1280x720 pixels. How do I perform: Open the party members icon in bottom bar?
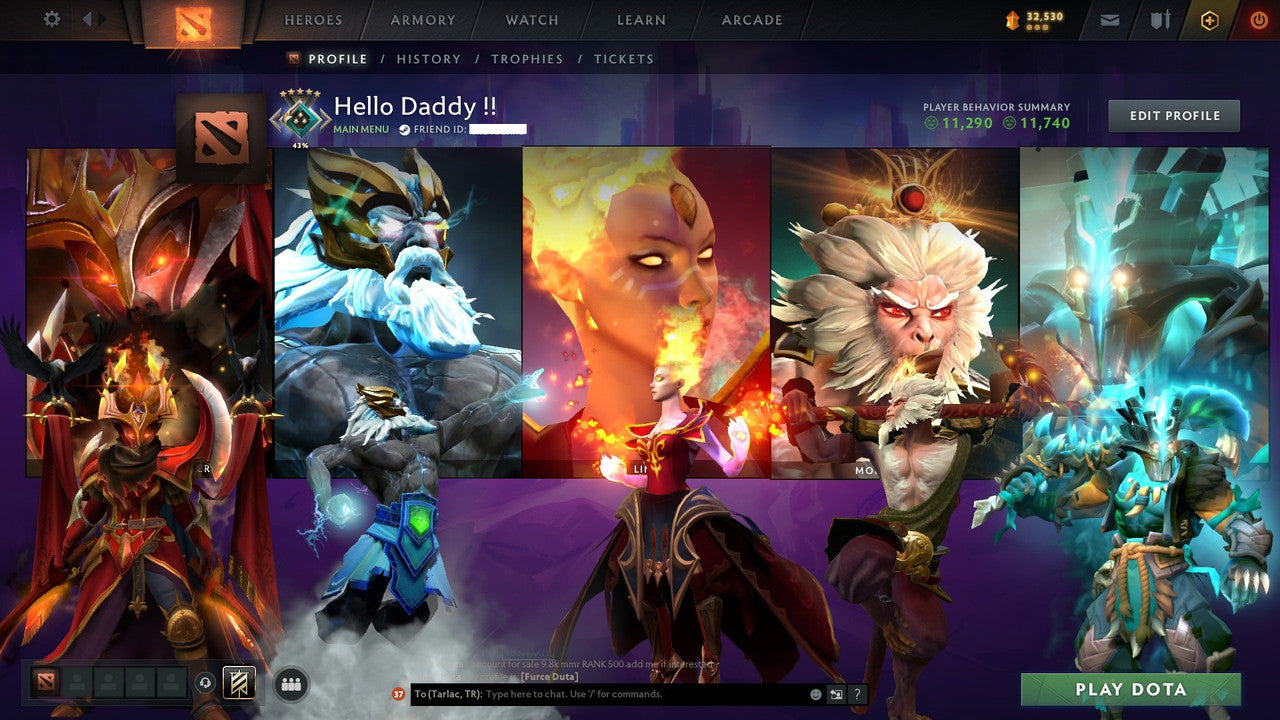pos(289,682)
